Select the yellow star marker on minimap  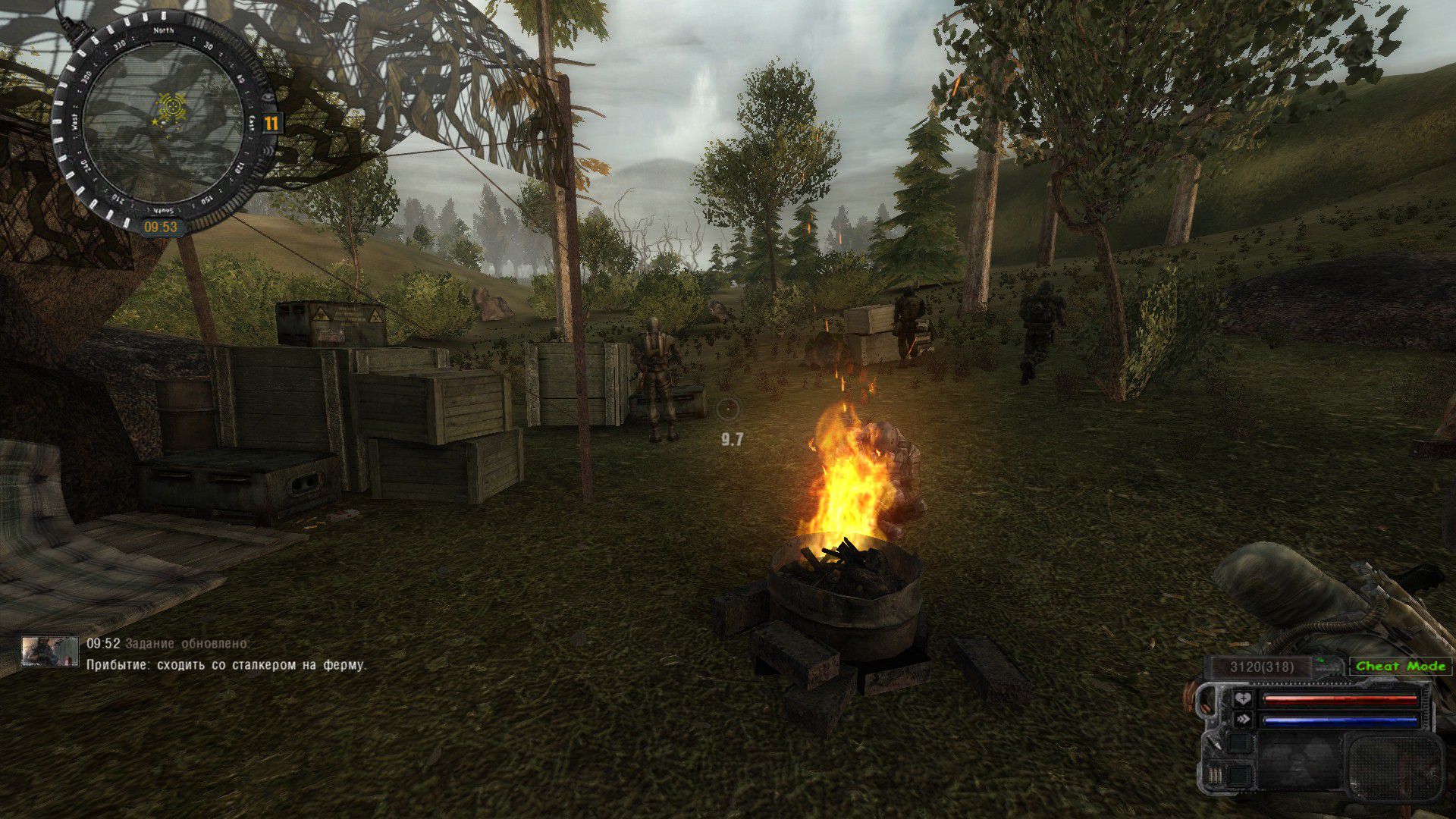(155, 121)
